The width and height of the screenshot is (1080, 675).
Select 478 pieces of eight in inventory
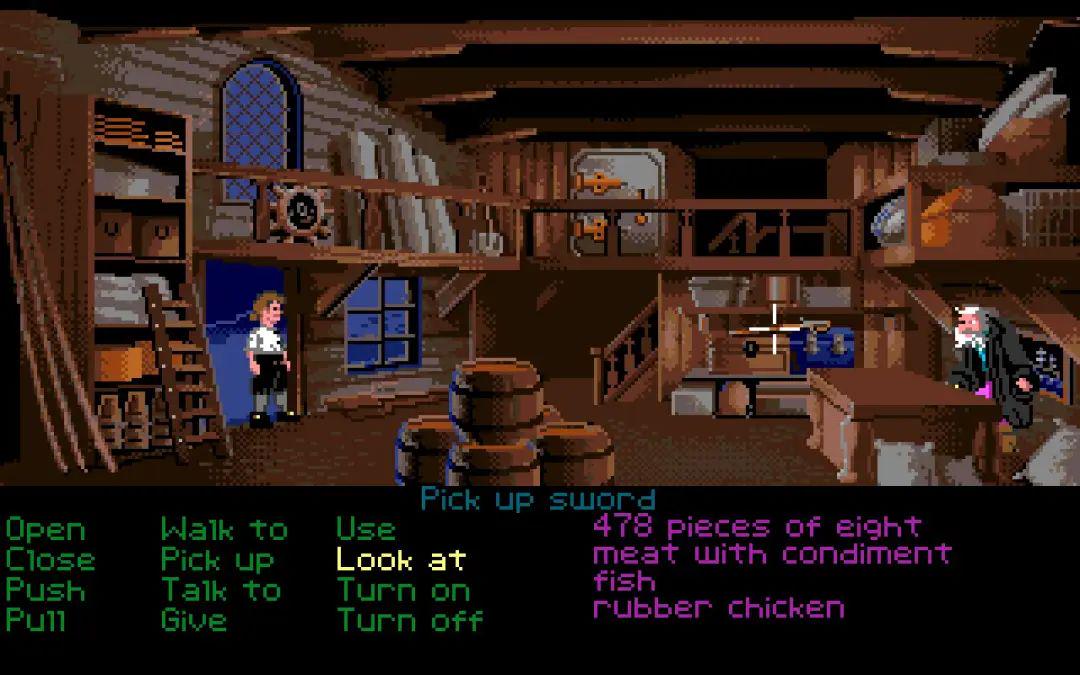coord(757,526)
